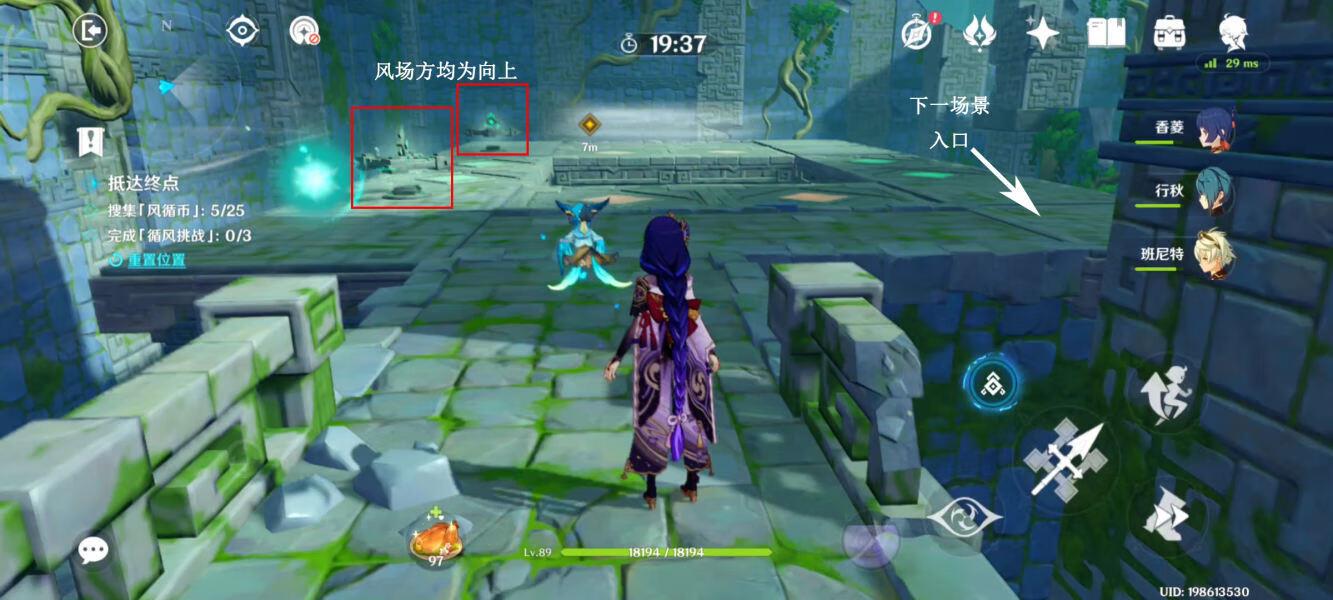Switch to party member 班尼特
Screen dimensions: 1333x600
pyautogui.click(x=1214, y=255)
